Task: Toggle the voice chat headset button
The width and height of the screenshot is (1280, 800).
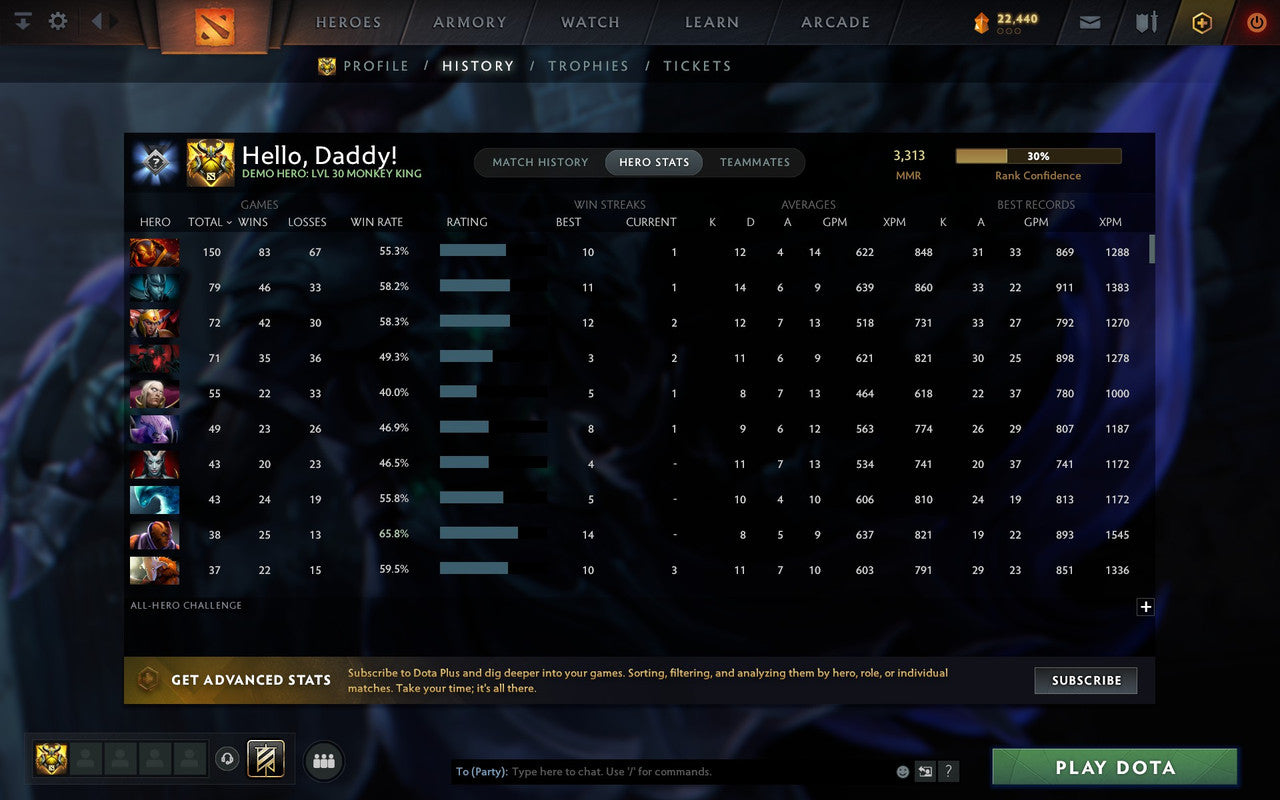Action: [x=228, y=760]
